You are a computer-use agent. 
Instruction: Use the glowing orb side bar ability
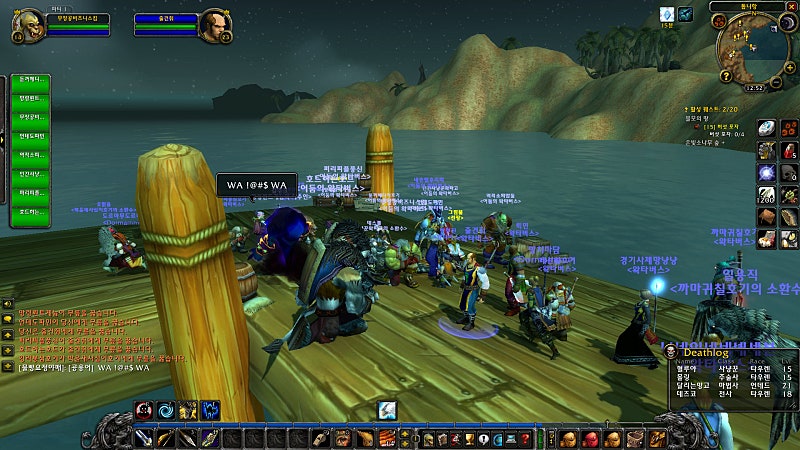tap(765, 172)
